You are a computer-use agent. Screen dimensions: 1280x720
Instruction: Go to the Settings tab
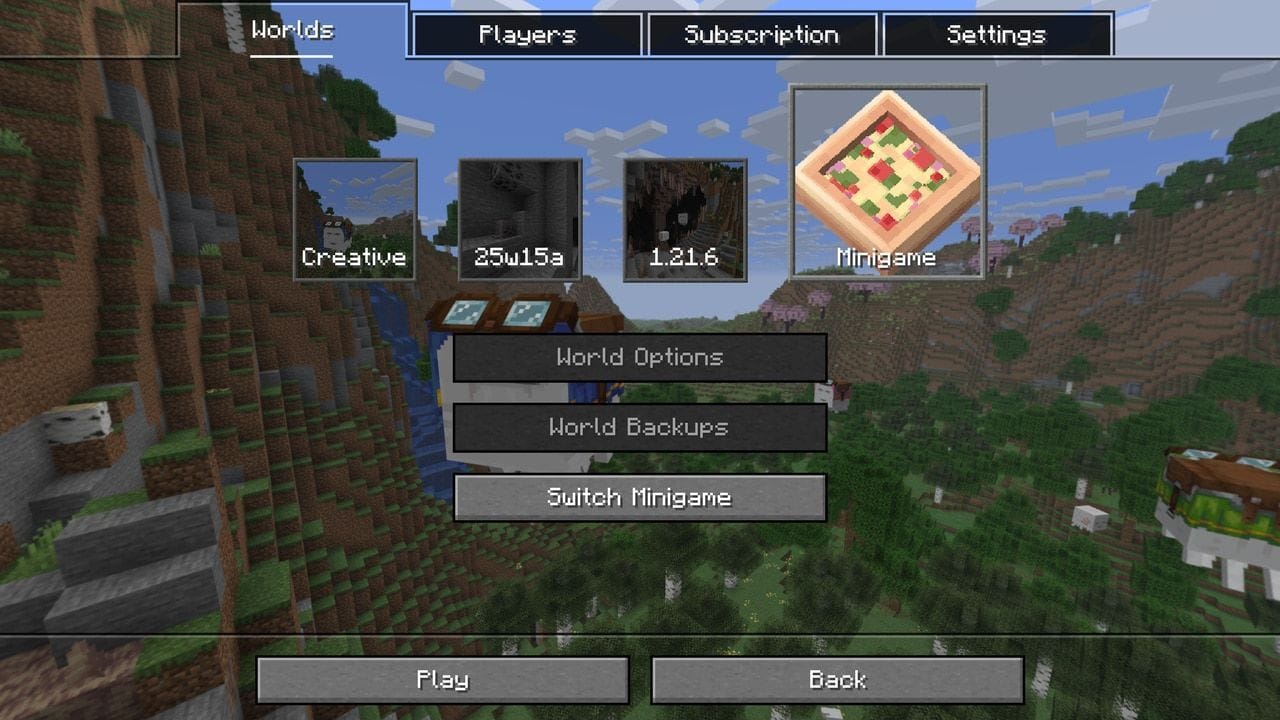[x=996, y=33]
